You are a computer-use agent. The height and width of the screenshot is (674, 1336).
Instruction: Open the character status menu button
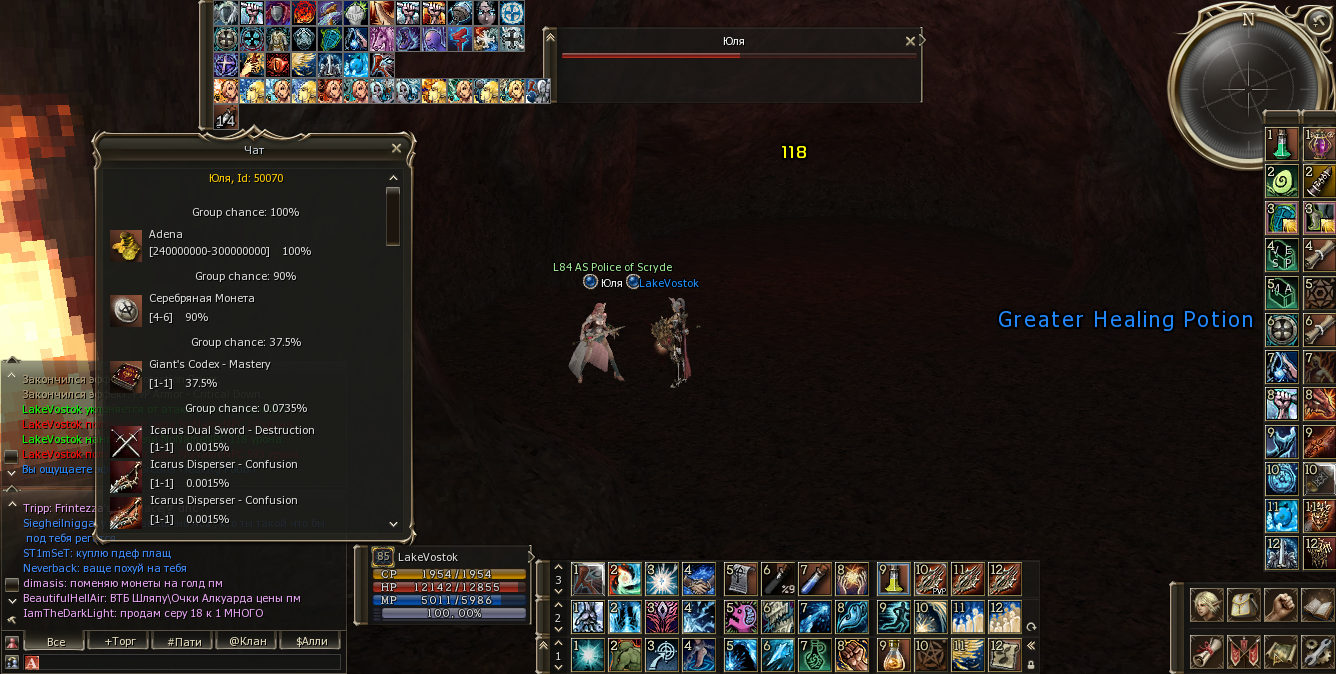click(1208, 606)
